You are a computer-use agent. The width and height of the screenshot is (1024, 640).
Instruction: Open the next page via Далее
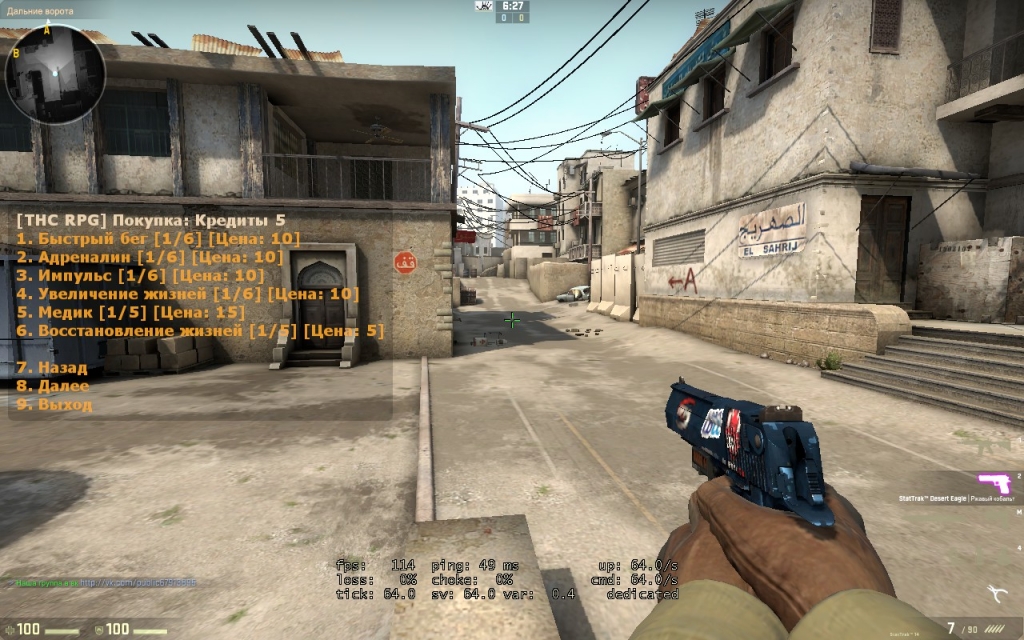[x=53, y=386]
